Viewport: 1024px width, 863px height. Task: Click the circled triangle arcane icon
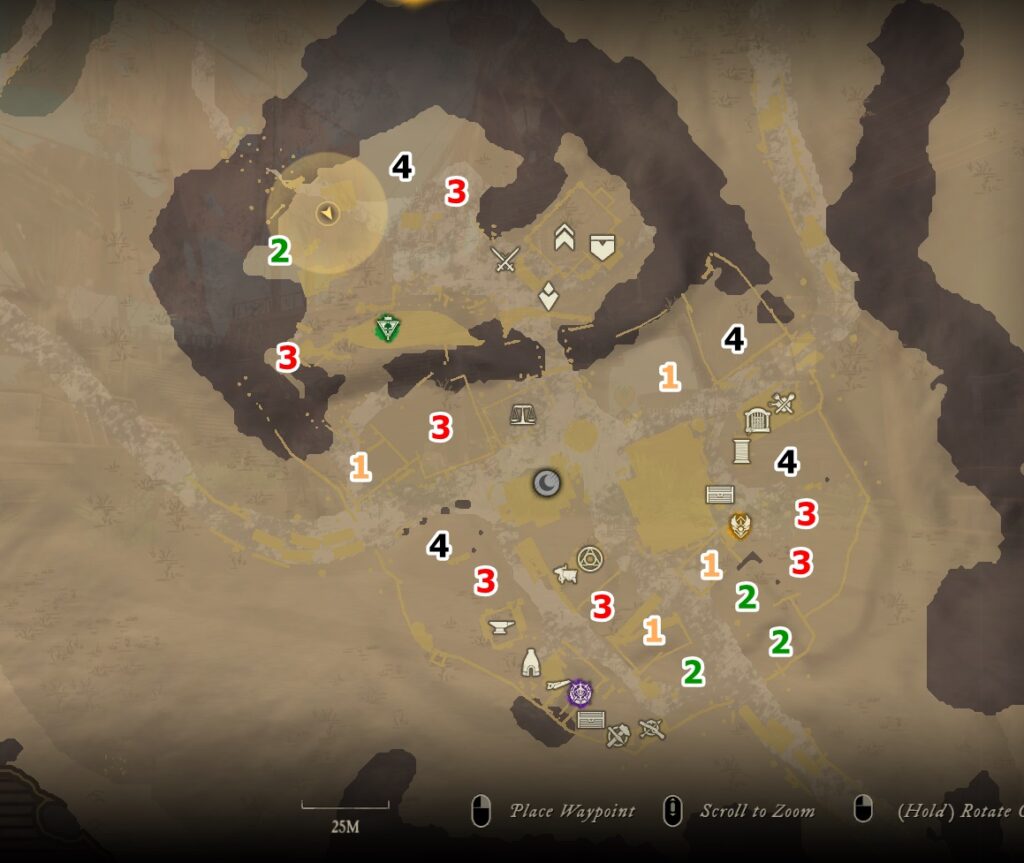click(590, 558)
